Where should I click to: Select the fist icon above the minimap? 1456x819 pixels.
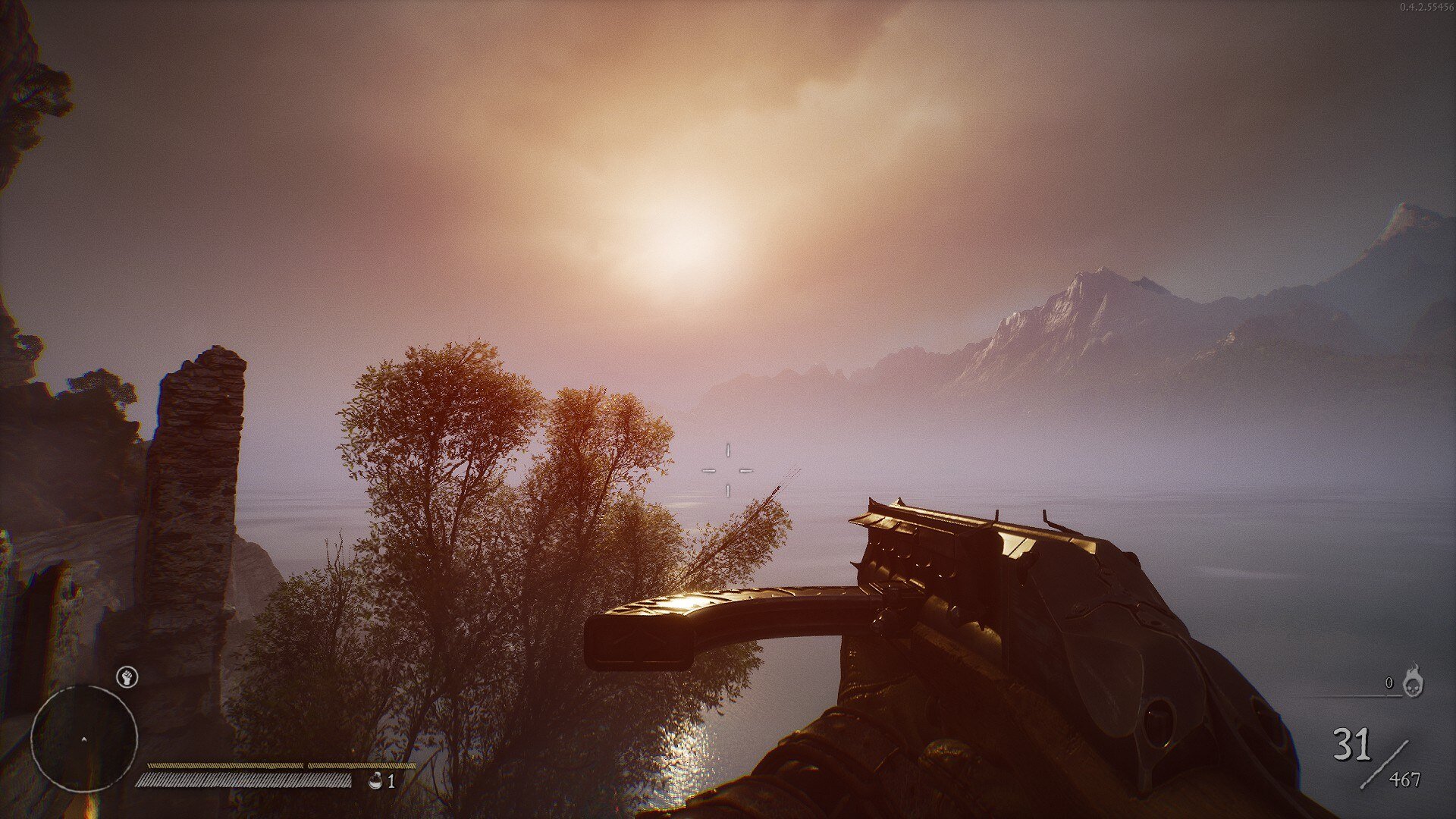click(x=127, y=676)
